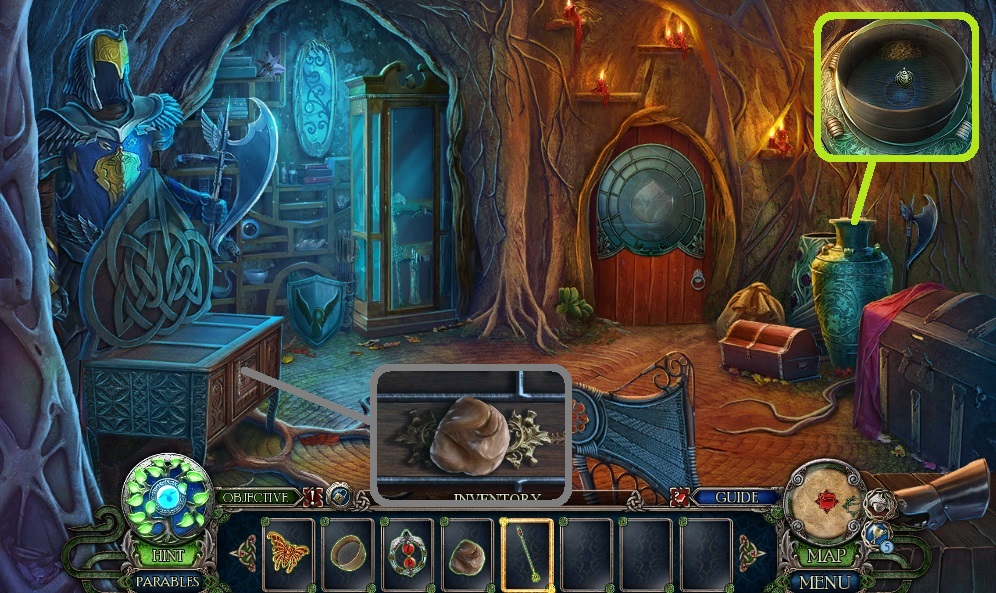Viewport: 996px width, 593px height.
Task: Pick the gold ring from inventory
Action: (348, 553)
